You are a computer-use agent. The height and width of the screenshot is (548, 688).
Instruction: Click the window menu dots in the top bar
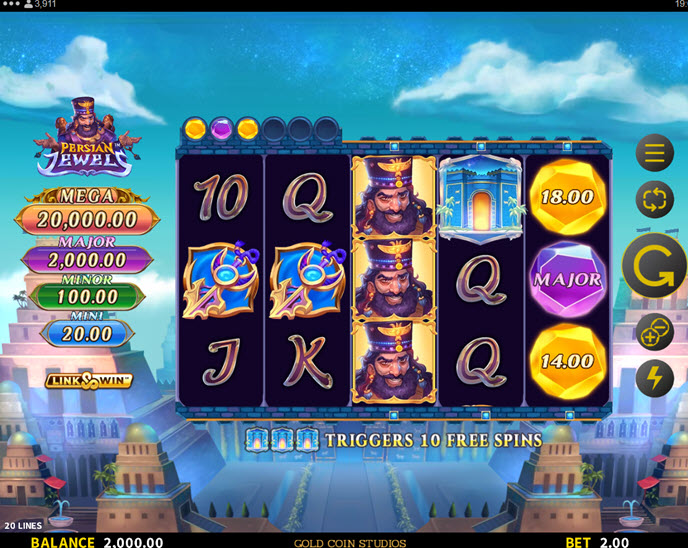12,5
